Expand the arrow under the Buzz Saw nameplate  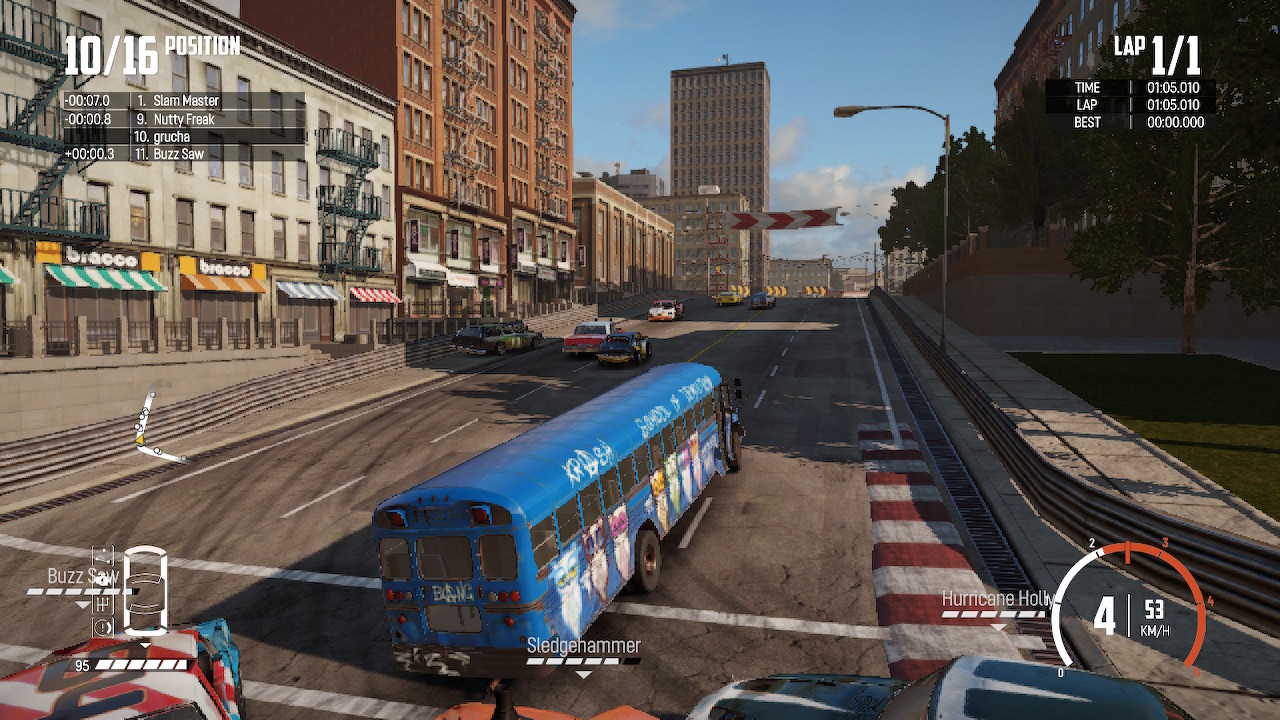(83, 605)
